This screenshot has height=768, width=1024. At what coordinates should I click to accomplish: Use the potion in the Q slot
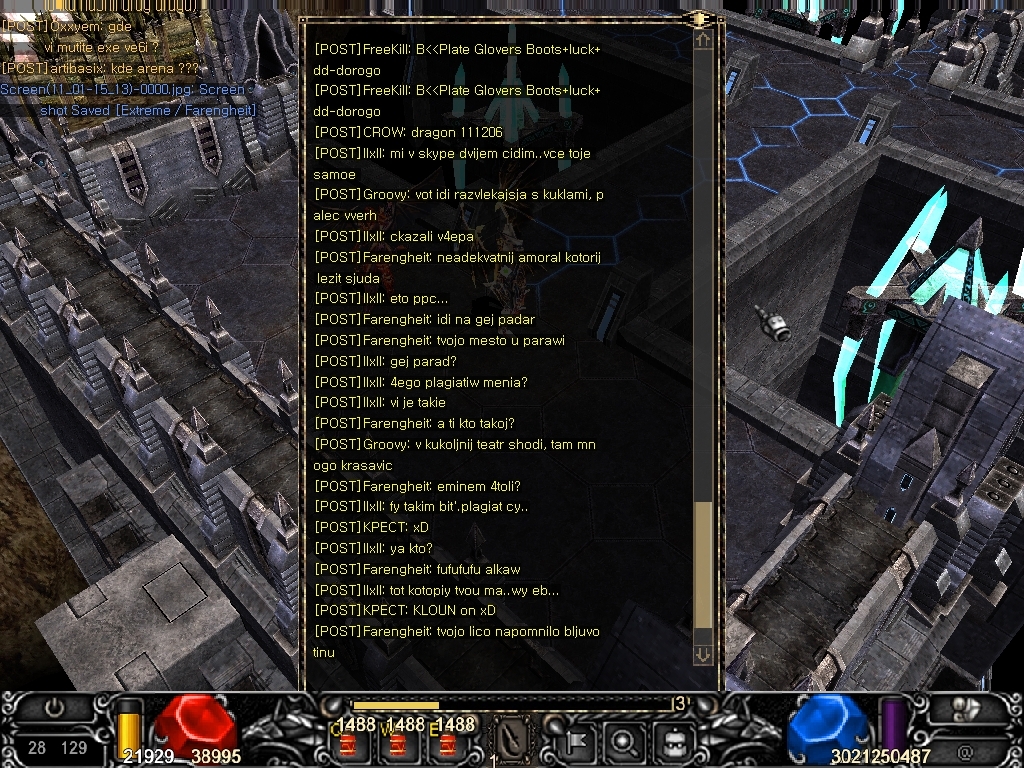click(349, 745)
